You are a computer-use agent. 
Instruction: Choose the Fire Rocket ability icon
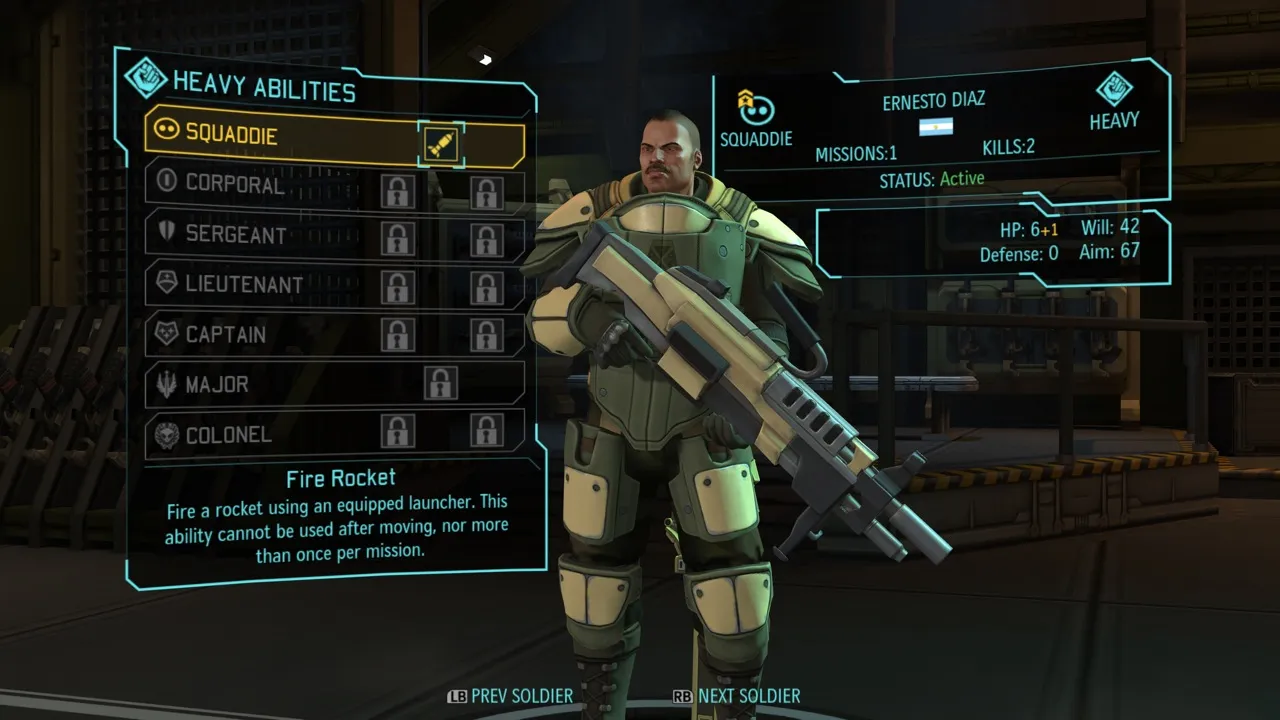pyautogui.click(x=441, y=146)
